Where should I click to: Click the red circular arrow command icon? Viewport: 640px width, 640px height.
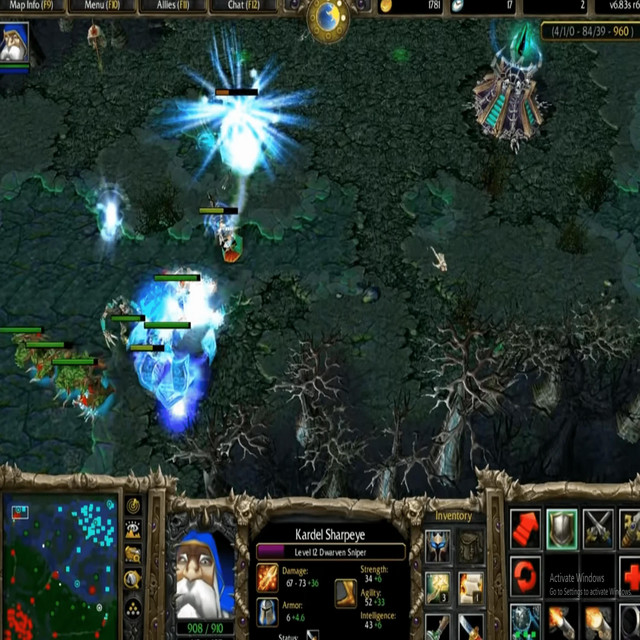coord(525,576)
